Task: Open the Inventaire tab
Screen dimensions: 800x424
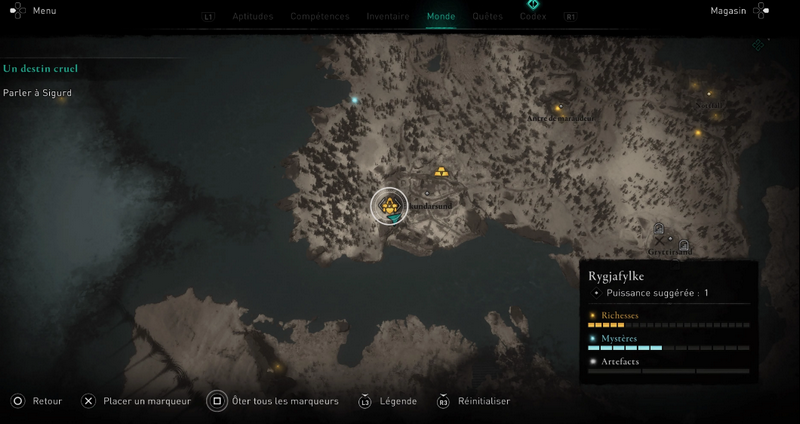Action: point(387,17)
